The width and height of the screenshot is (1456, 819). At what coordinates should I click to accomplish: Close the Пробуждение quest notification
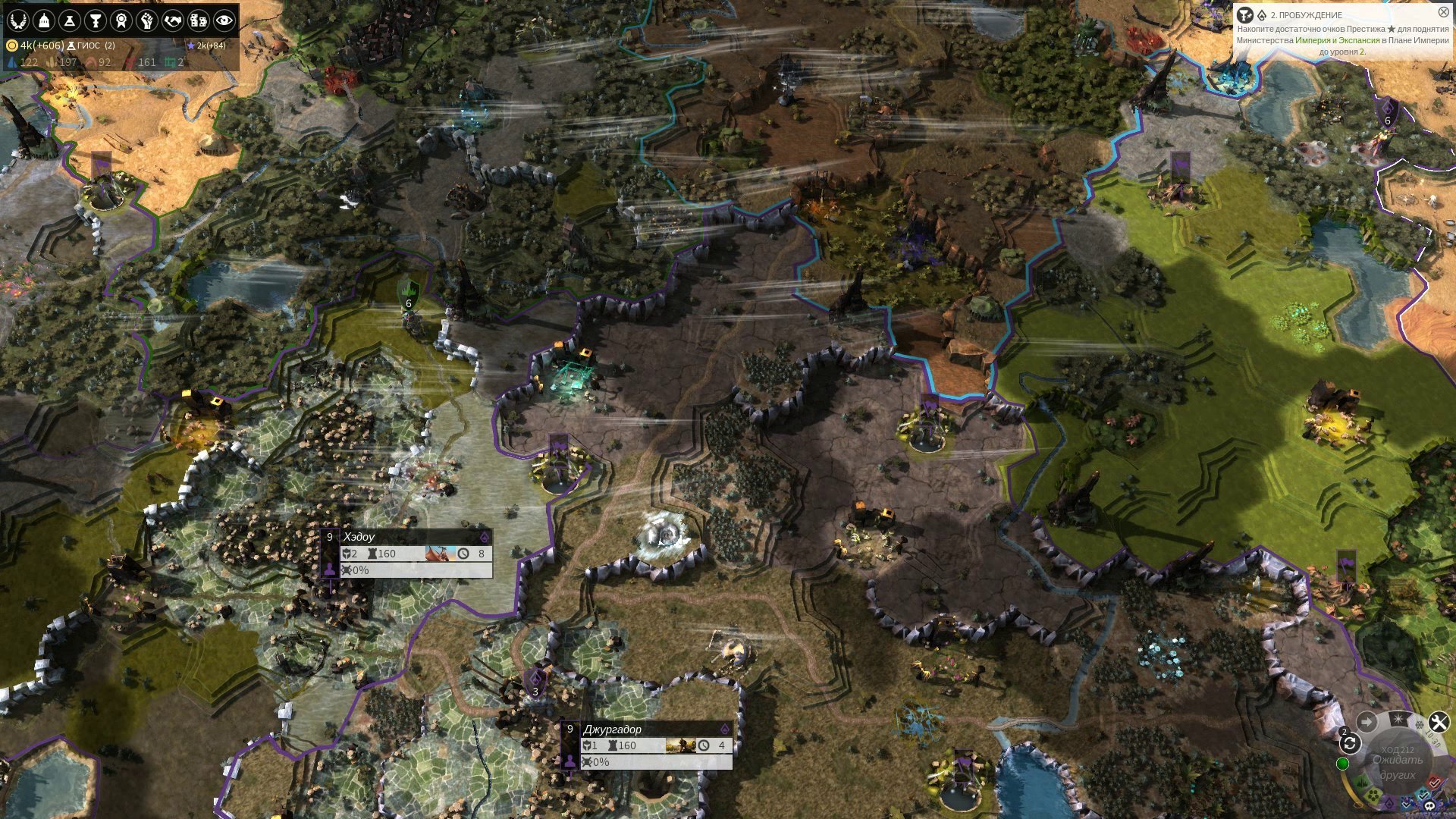tap(1443, 12)
